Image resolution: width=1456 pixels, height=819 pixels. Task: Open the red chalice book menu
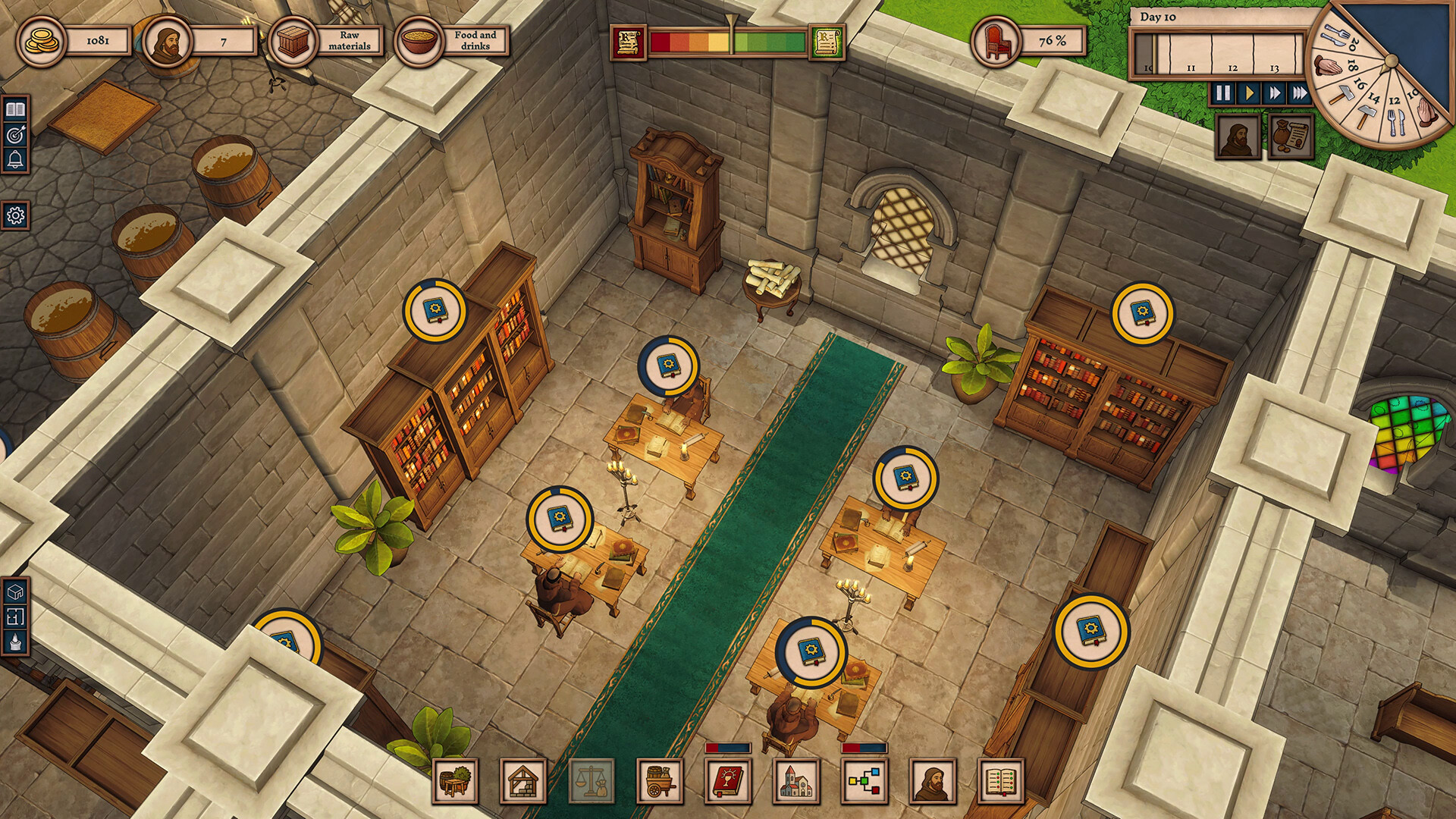(728, 781)
